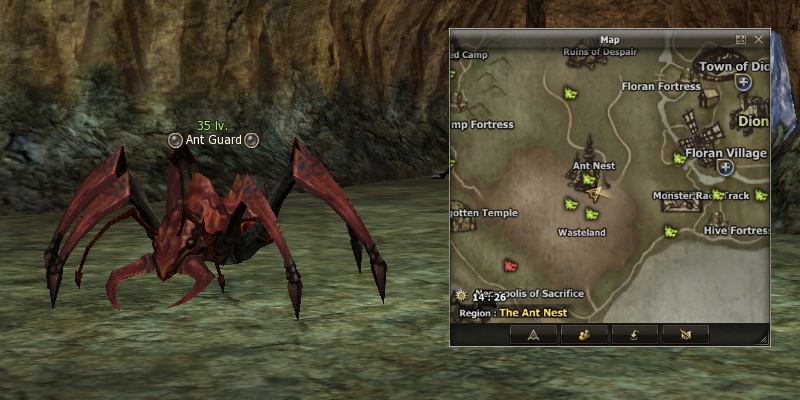Viewport: 800px width, 400px height.
Task: Click the Monster Race Track location
Action: pos(700,196)
